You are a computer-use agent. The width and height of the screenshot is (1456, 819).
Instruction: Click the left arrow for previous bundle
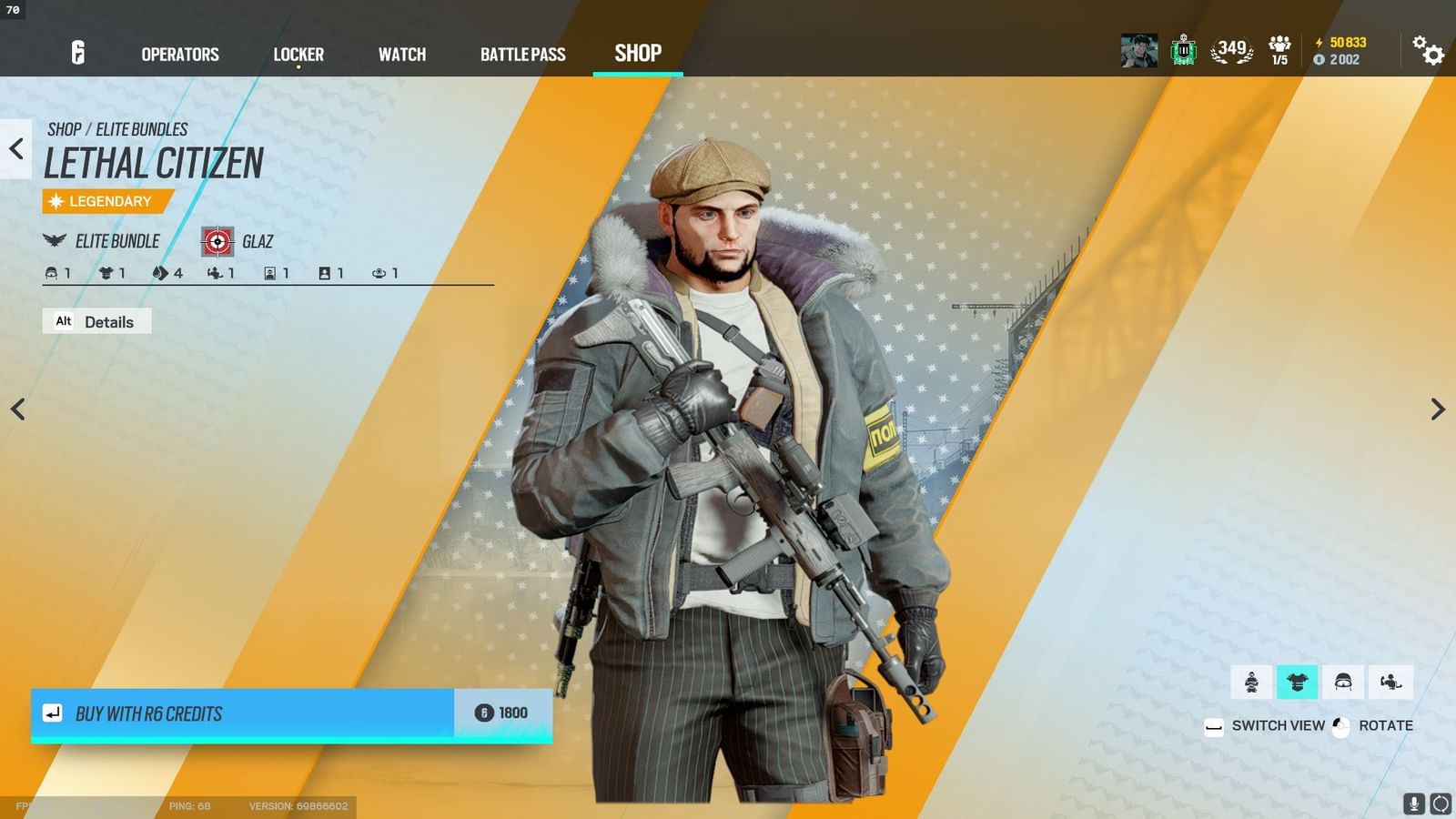pos(18,409)
